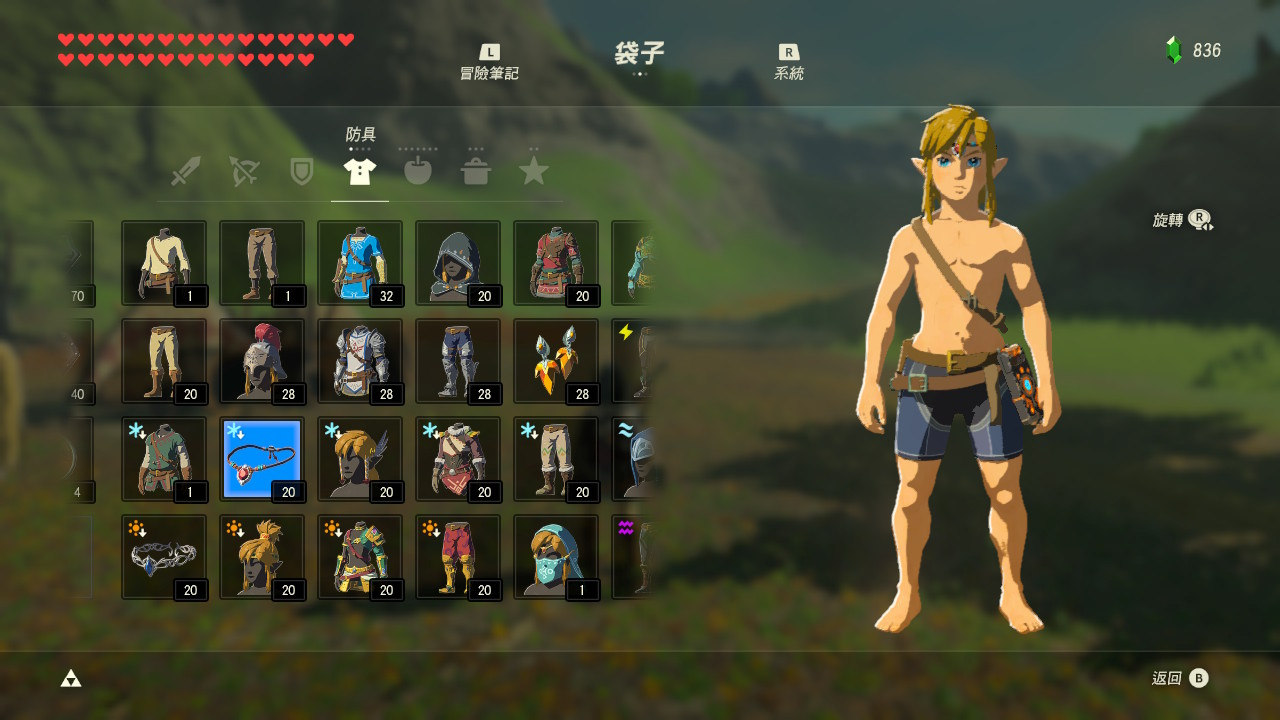Choose the cream Old Shirt slot

164,263
